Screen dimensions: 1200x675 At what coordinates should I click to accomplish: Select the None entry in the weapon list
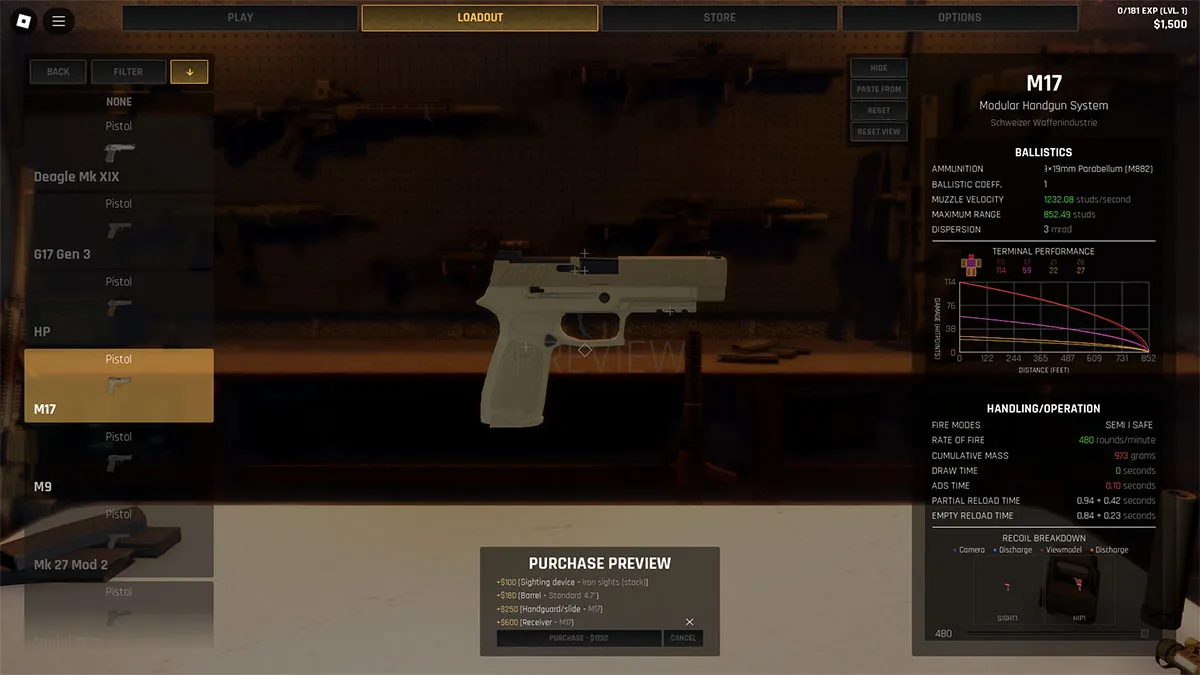119,102
